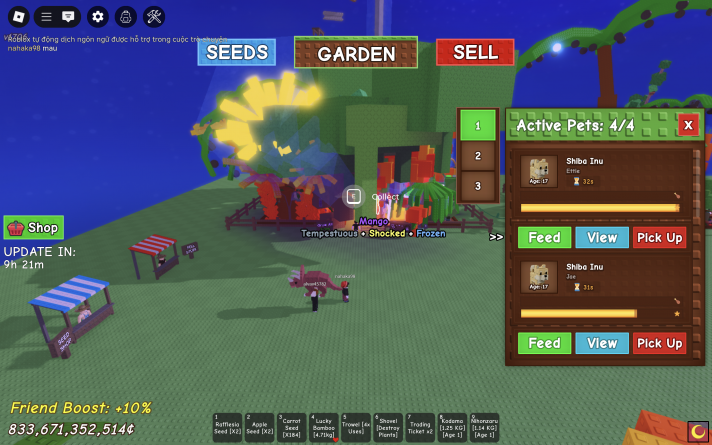View the Shiba Inu named Joe
Screen dimensions: 712x445
[602, 343]
